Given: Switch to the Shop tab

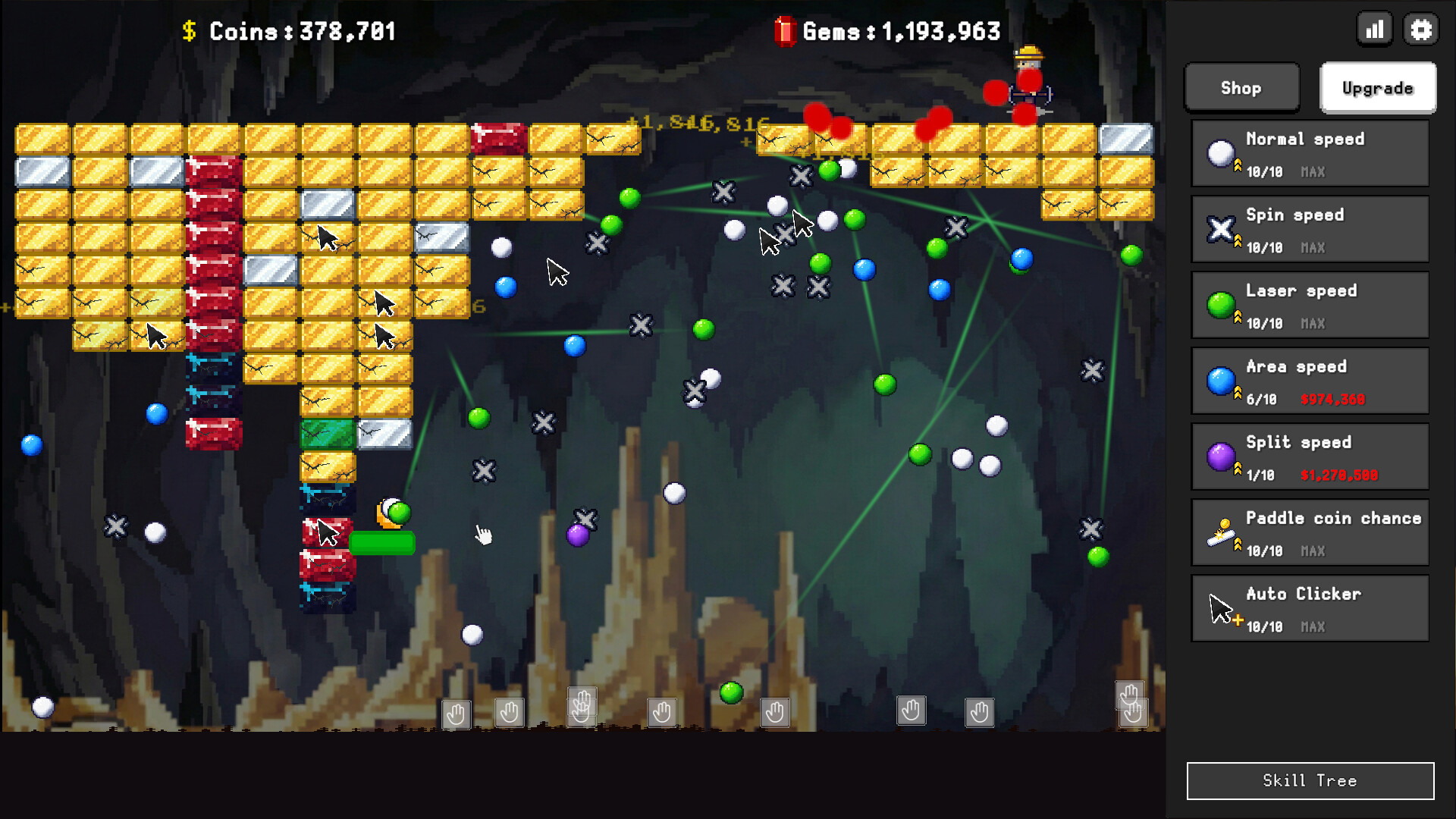Looking at the screenshot, I should pyautogui.click(x=1241, y=88).
